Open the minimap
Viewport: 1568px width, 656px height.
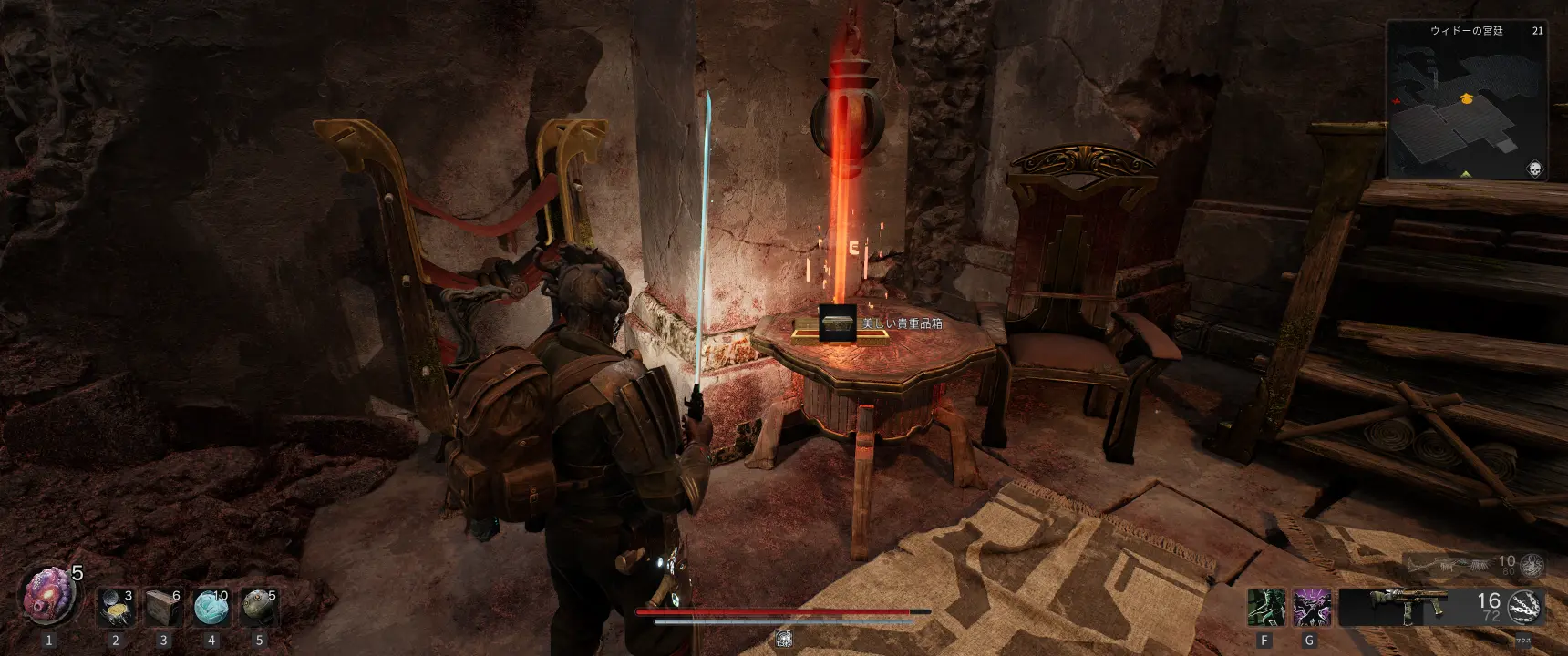pos(1468,102)
